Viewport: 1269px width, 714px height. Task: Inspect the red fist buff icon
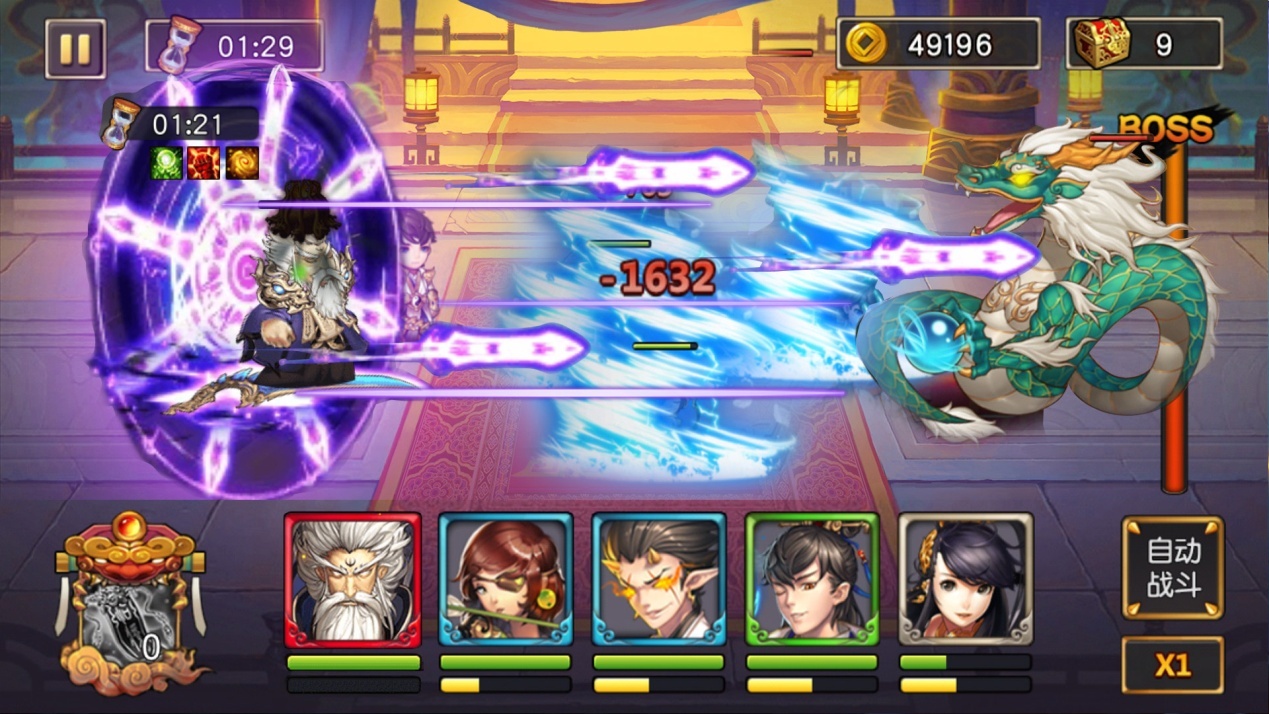pos(204,163)
